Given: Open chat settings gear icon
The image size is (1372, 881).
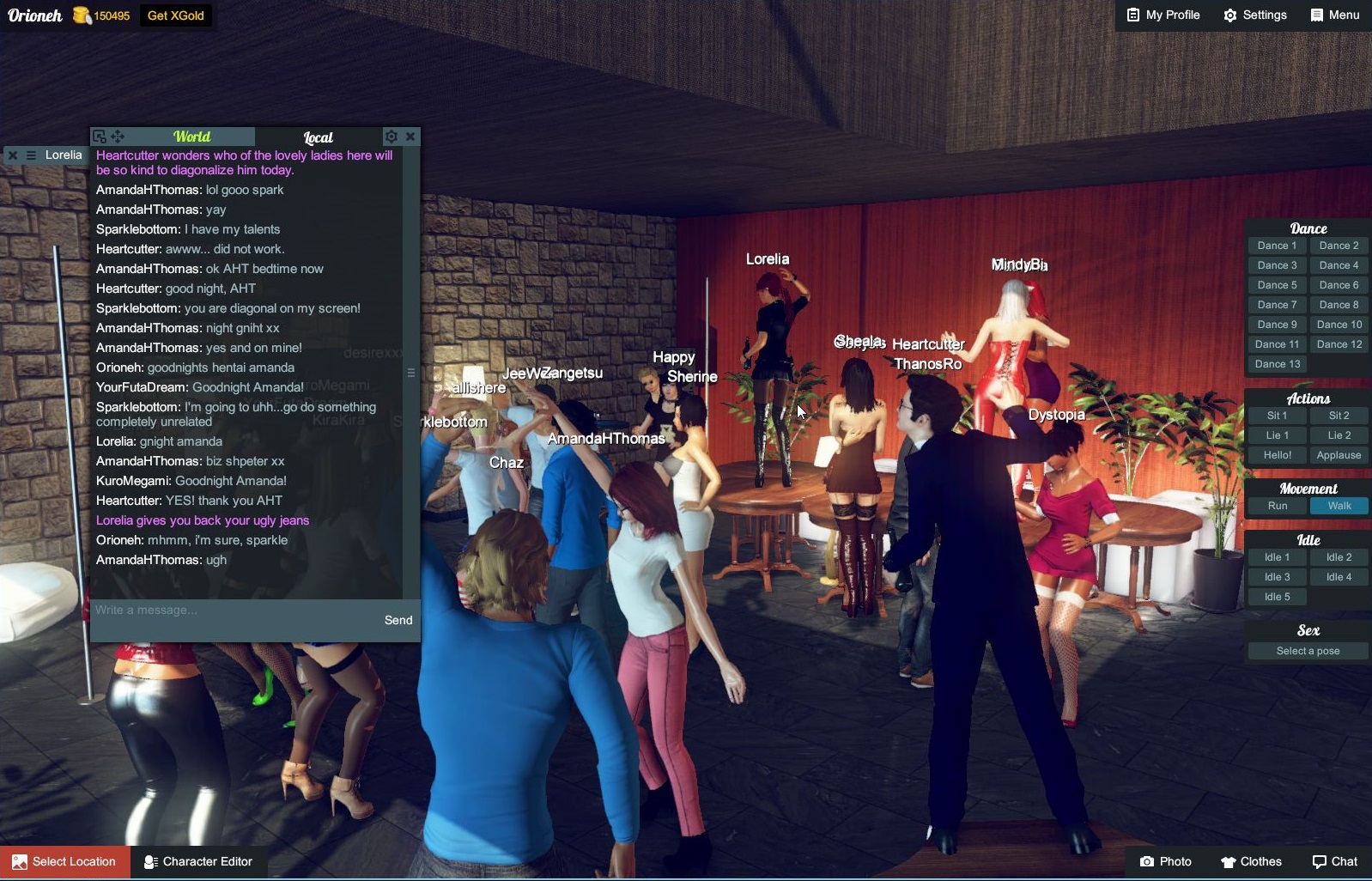Looking at the screenshot, I should pos(392,137).
